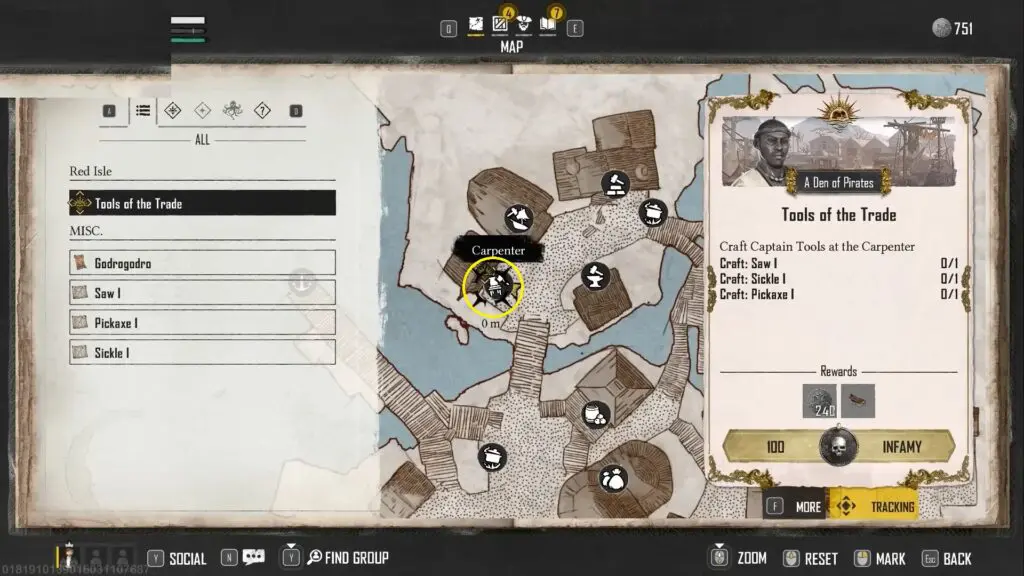
Task: Open the open-book tab in top bar
Action: click(548, 23)
